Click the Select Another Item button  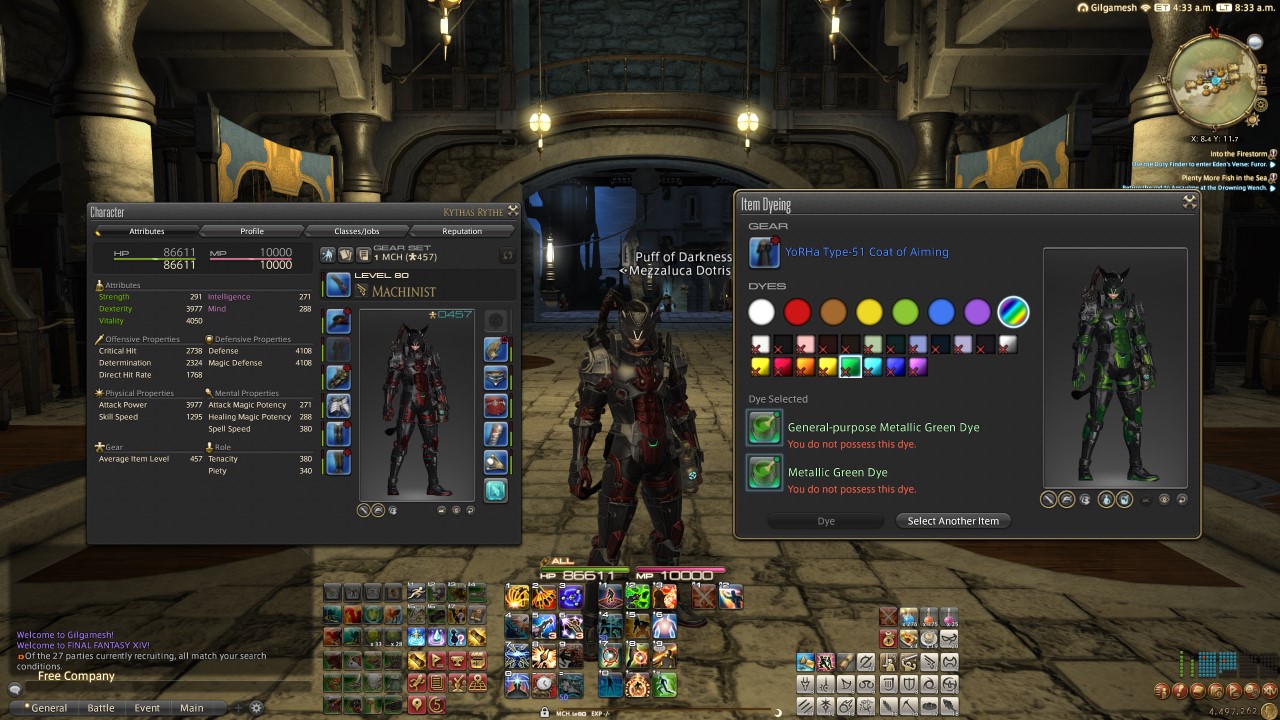(952, 520)
